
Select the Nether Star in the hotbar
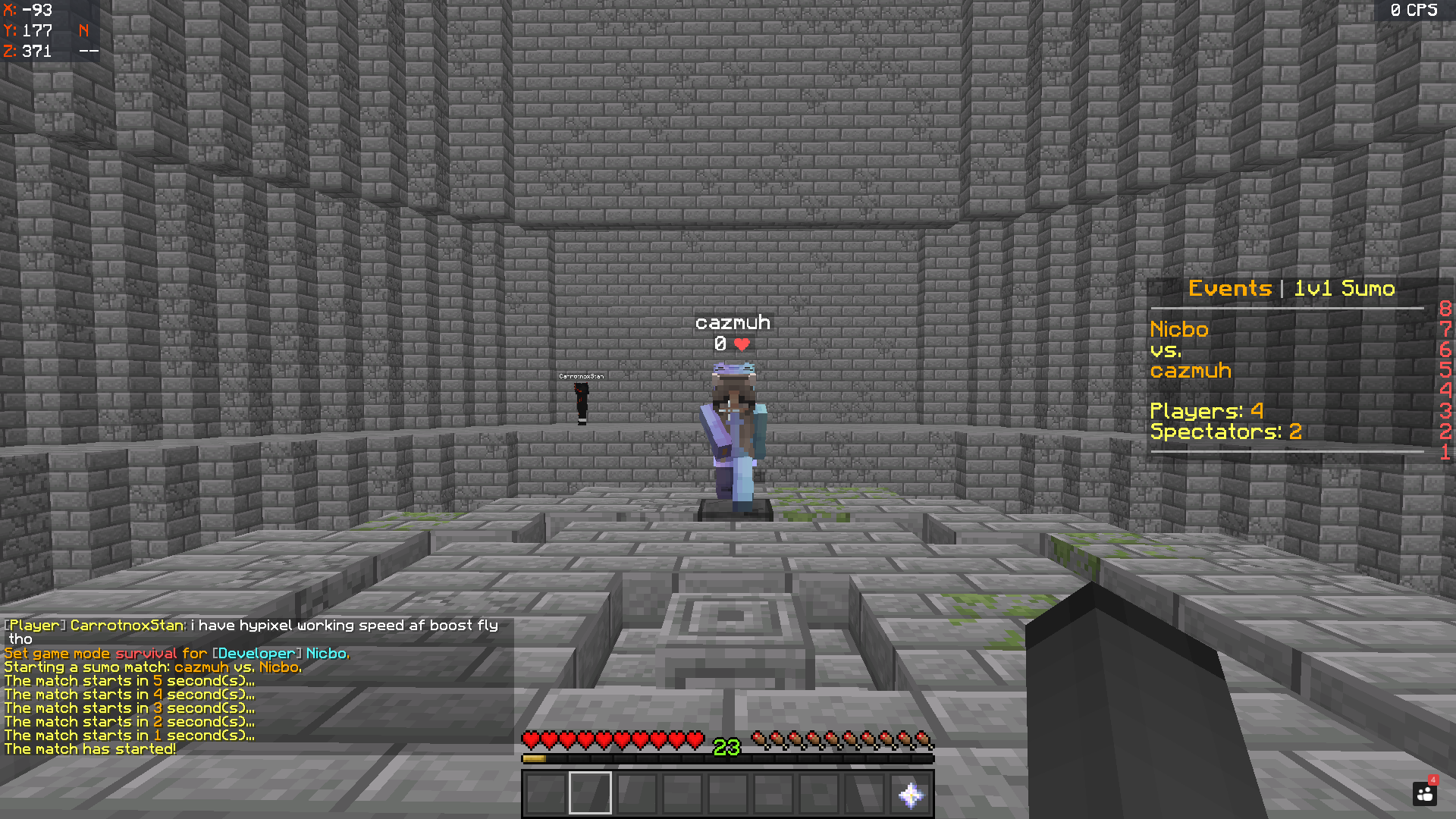pyautogui.click(x=912, y=793)
